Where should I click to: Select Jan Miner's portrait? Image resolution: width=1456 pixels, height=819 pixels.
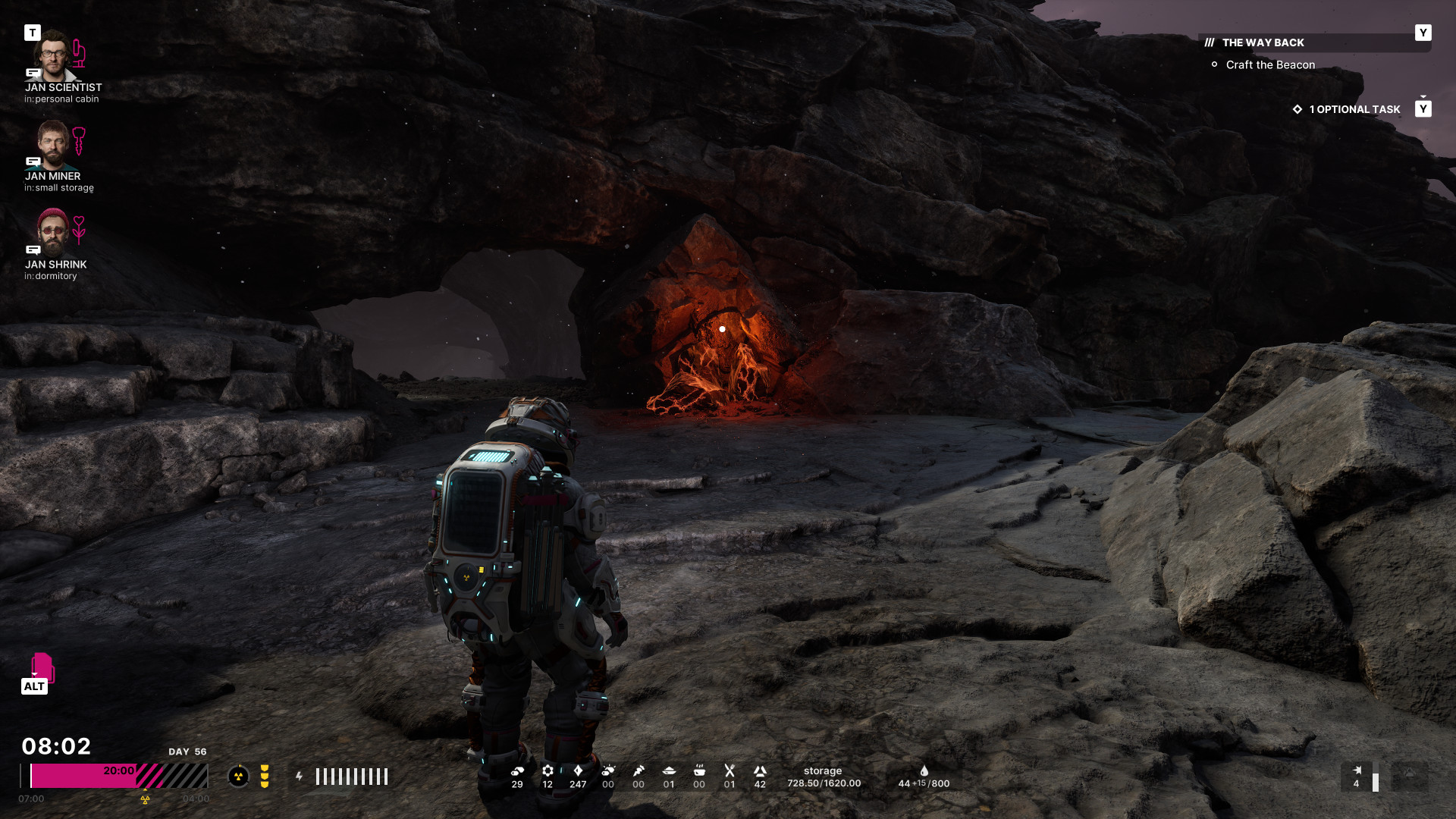[x=52, y=144]
